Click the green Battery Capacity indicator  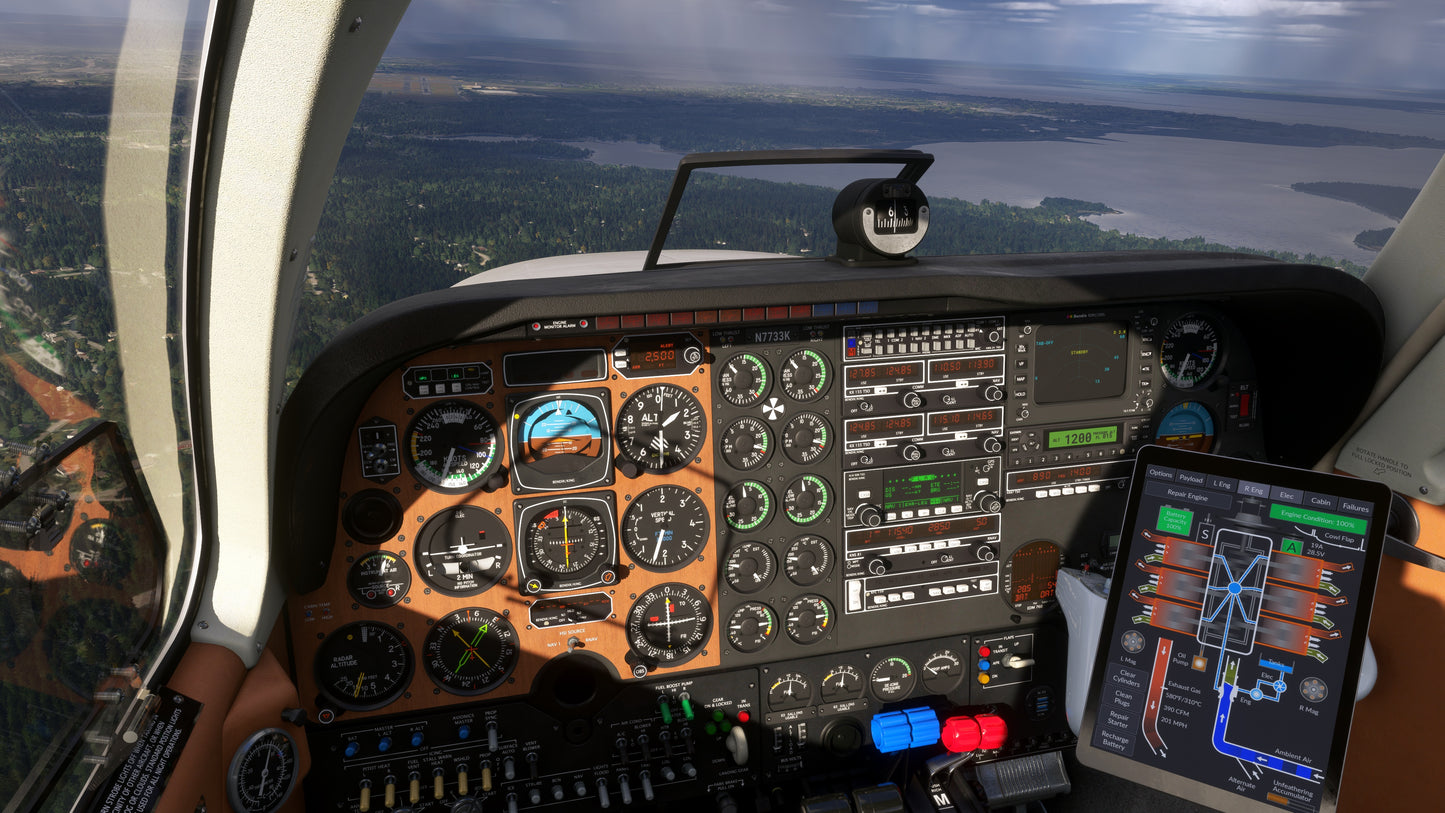tap(1176, 520)
